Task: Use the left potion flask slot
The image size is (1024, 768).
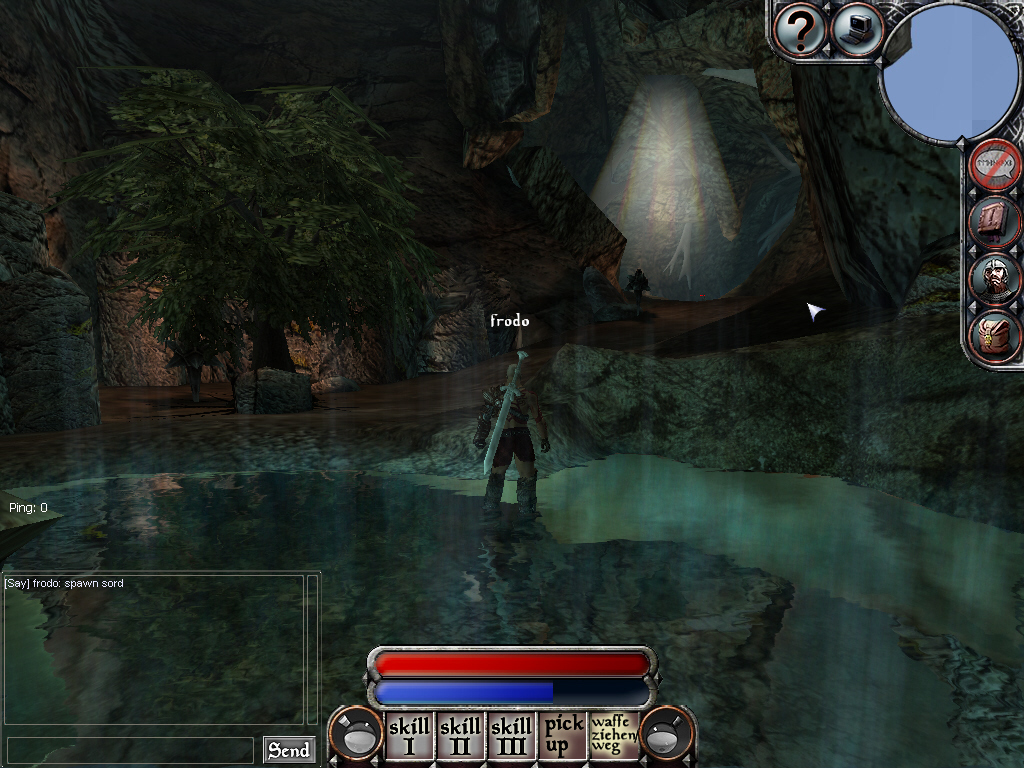Action: [356, 735]
